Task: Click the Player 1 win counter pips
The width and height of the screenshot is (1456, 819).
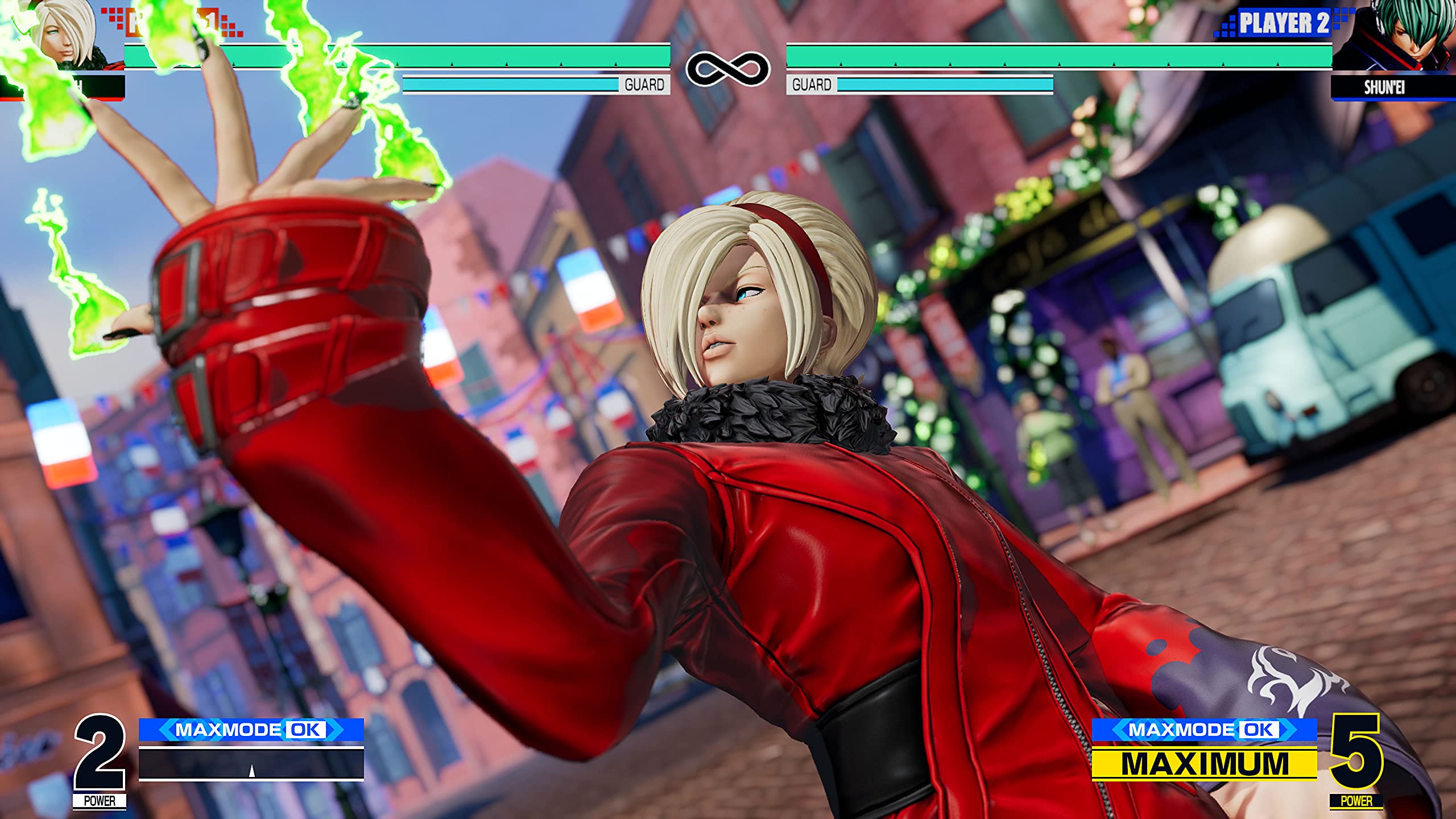Action: [117, 20]
